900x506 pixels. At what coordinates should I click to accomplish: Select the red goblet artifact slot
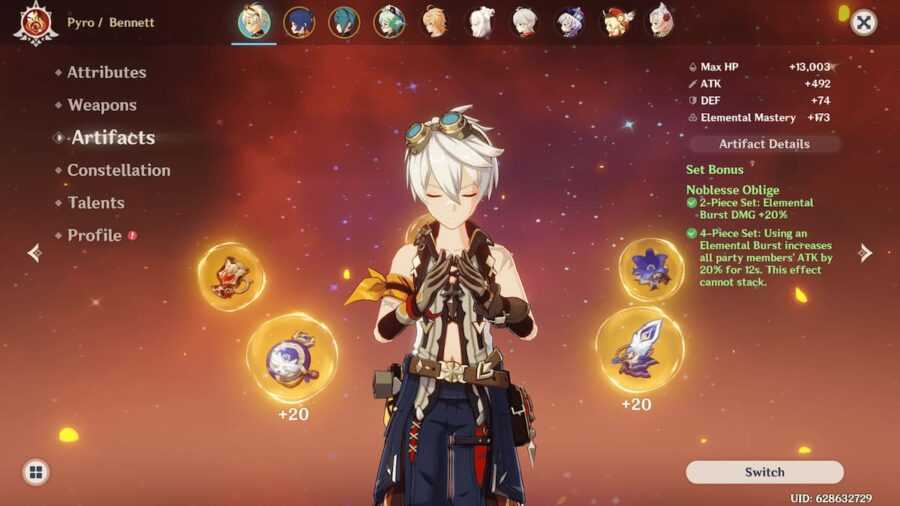pos(231,276)
